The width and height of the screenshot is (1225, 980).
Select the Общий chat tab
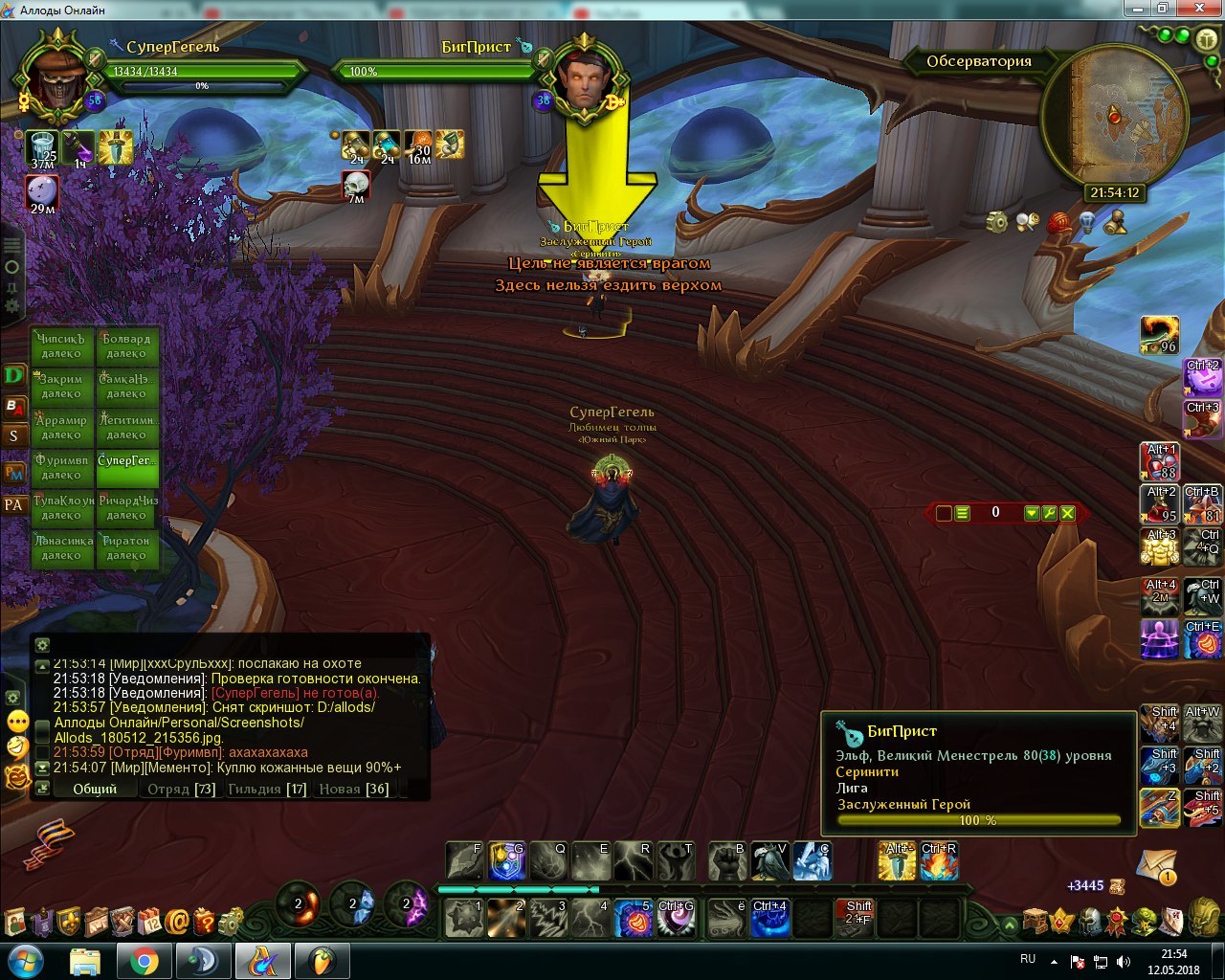pyautogui.click(x=95, y=790)
